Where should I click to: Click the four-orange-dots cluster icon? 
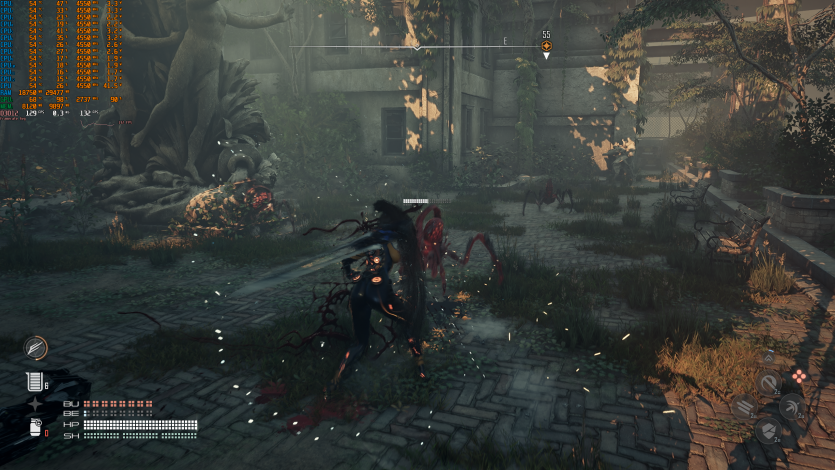[x=799, y=376]
